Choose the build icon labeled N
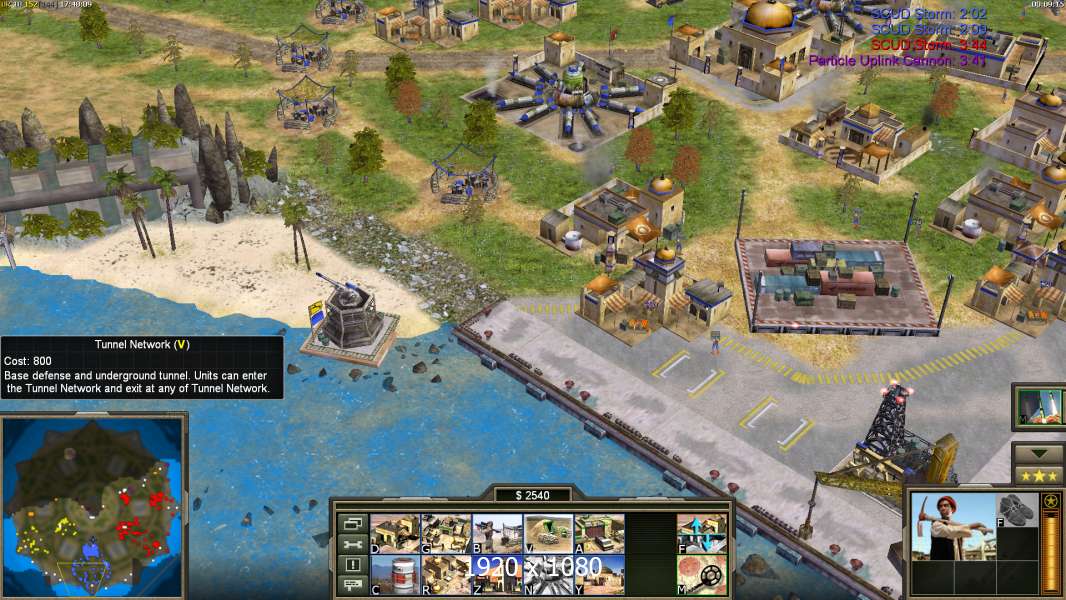This screenshot has height=600, width=1066. (548, 575)
